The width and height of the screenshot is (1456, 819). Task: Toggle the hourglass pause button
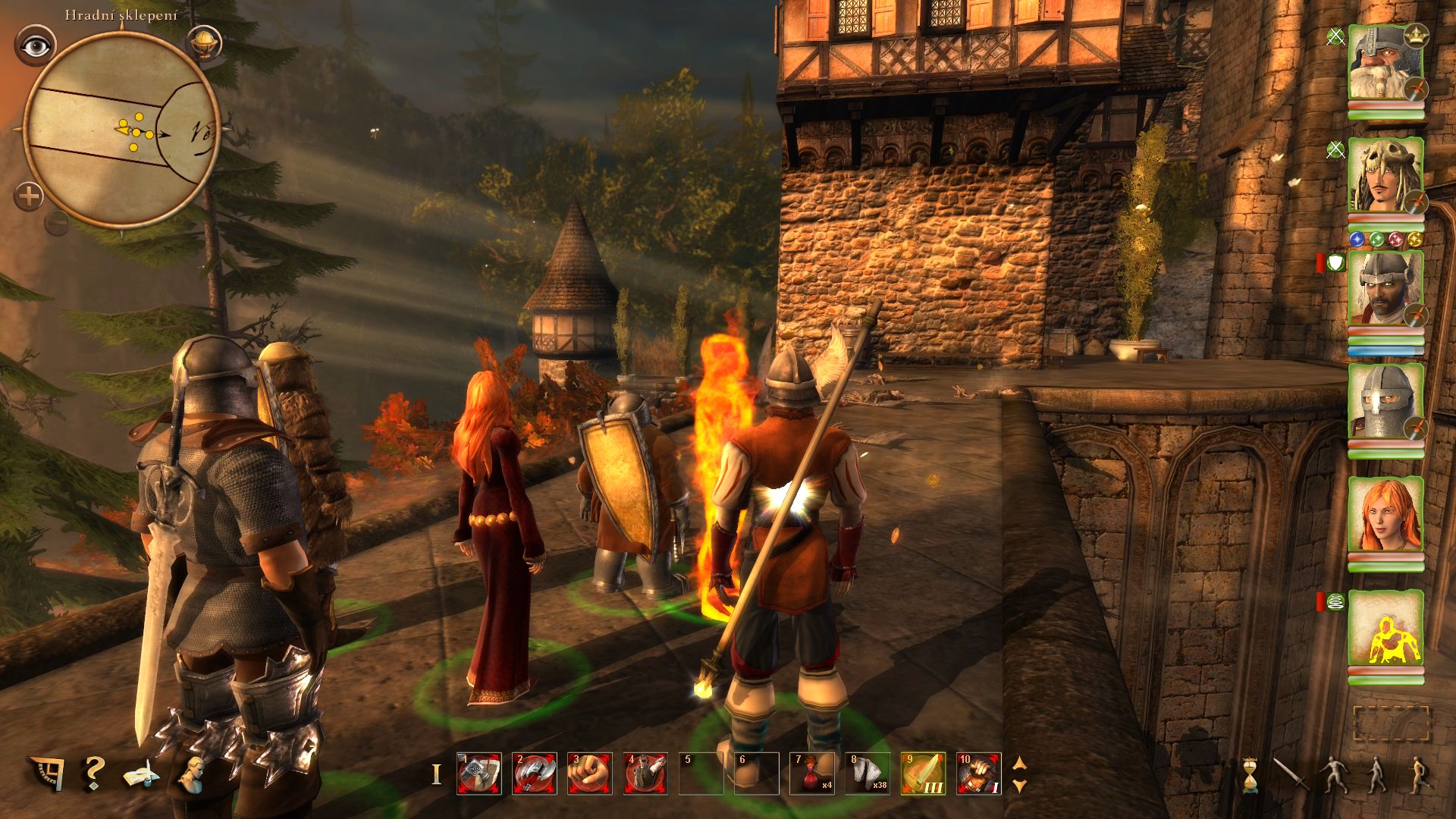(x=1249, y=775)
